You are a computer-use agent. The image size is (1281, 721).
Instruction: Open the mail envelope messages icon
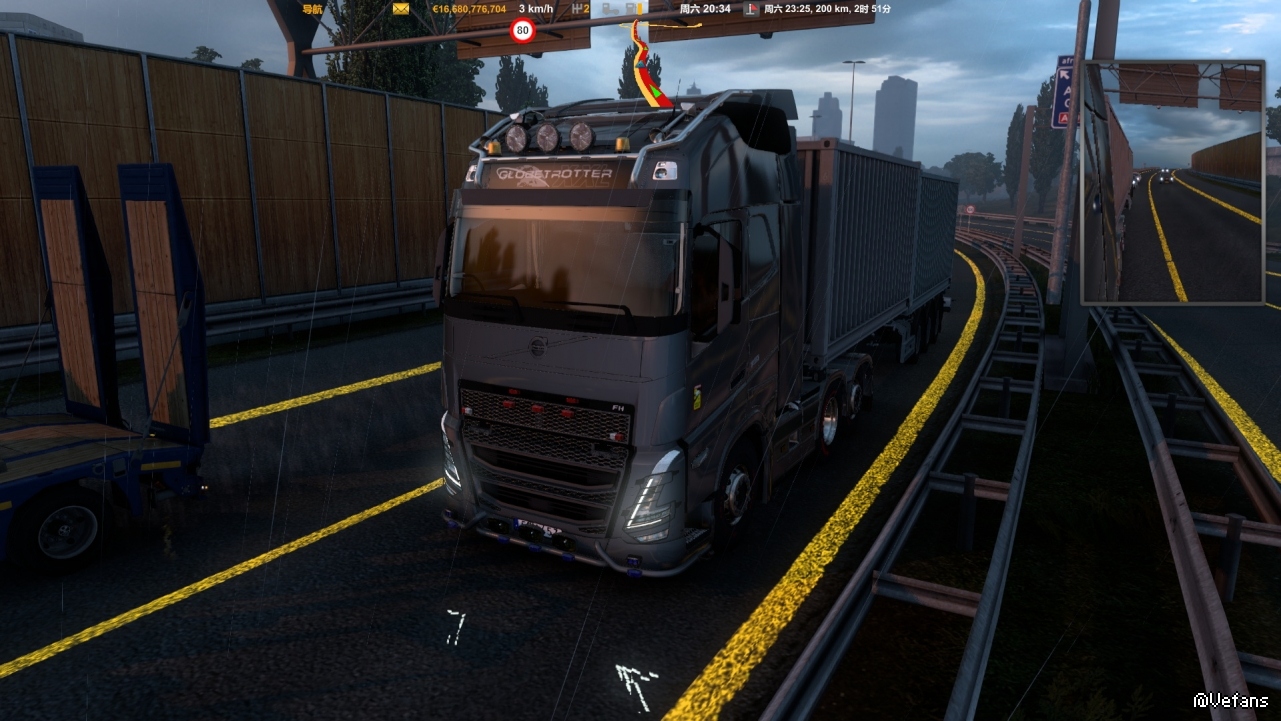(401, 9)
